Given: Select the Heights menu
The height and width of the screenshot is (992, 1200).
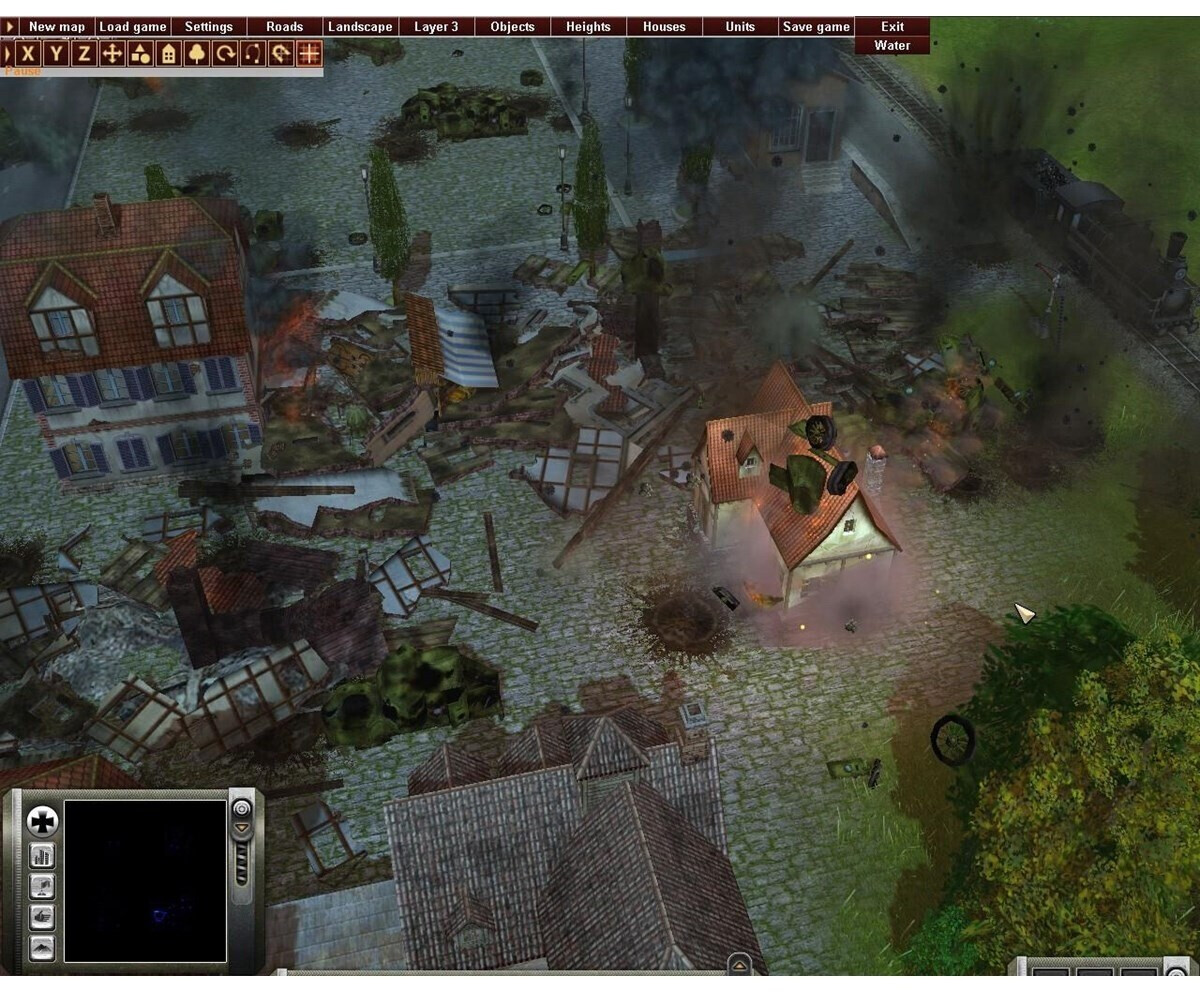Looking at the screenshot, I should coord(588,27).
